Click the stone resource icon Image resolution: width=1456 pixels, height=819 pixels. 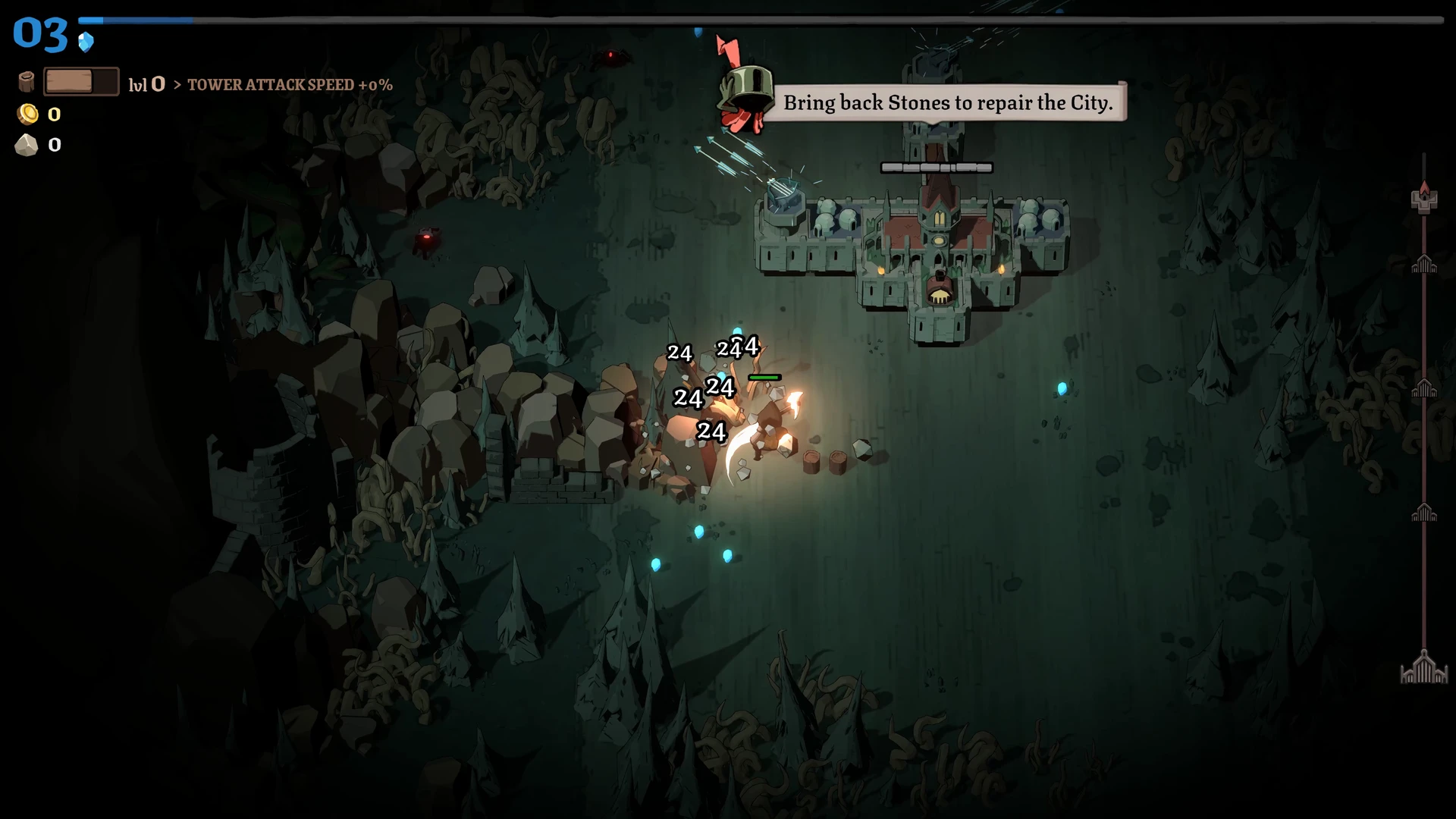[x=27, y=145]
